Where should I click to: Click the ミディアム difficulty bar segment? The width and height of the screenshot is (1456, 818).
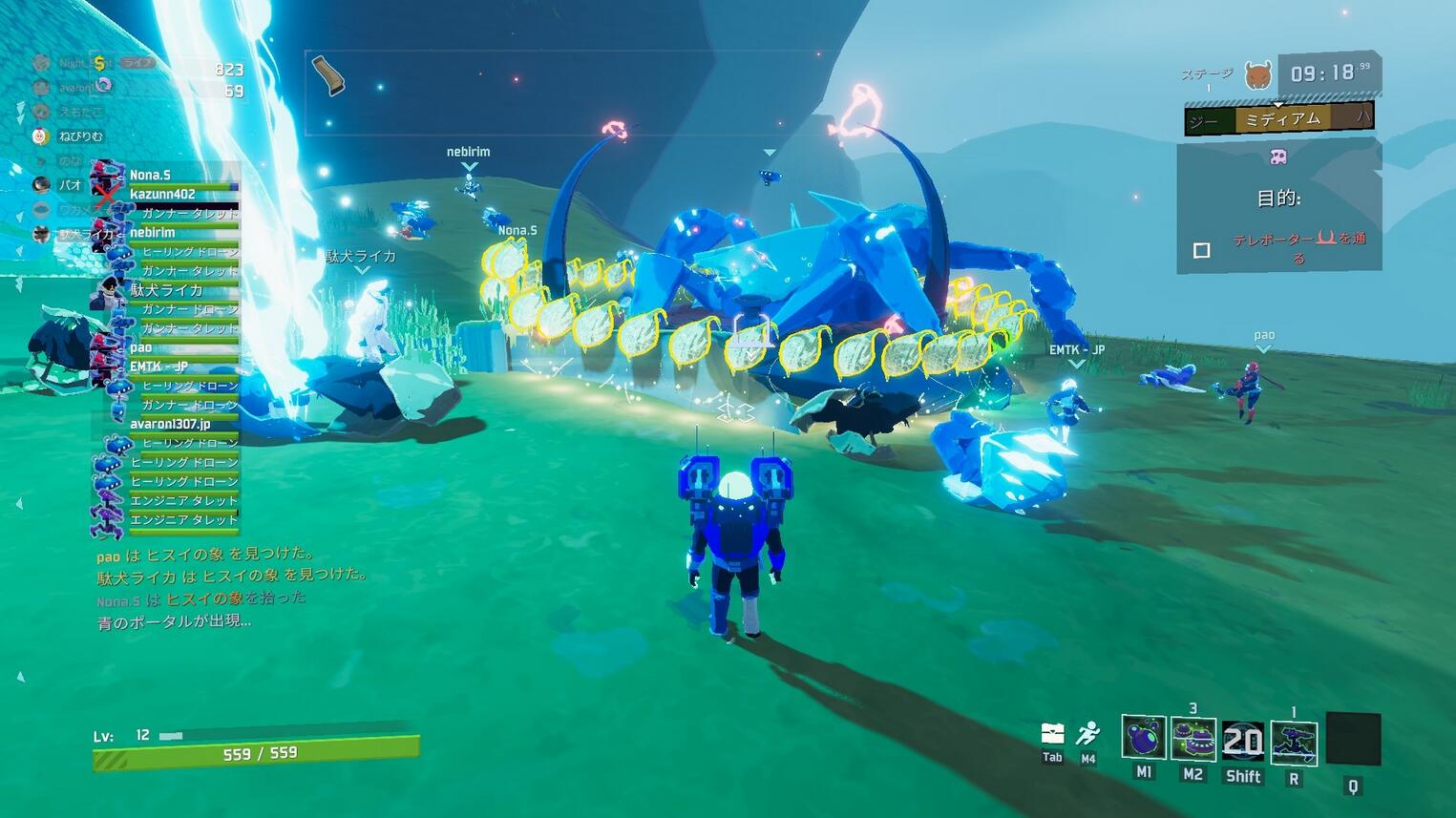(x=1282, y=119)
